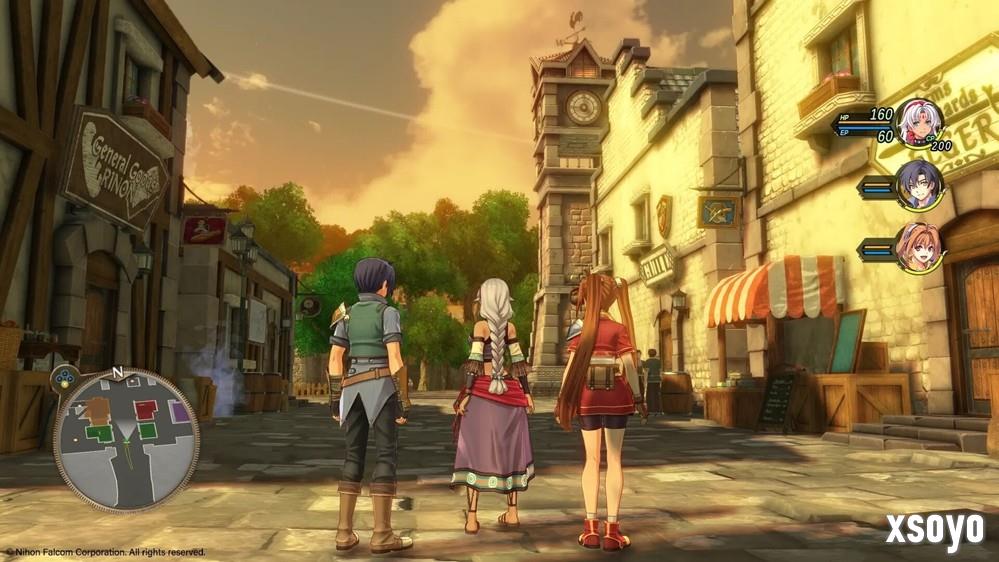
Task: Open the circular town minimap
Action: click(125, 441)
